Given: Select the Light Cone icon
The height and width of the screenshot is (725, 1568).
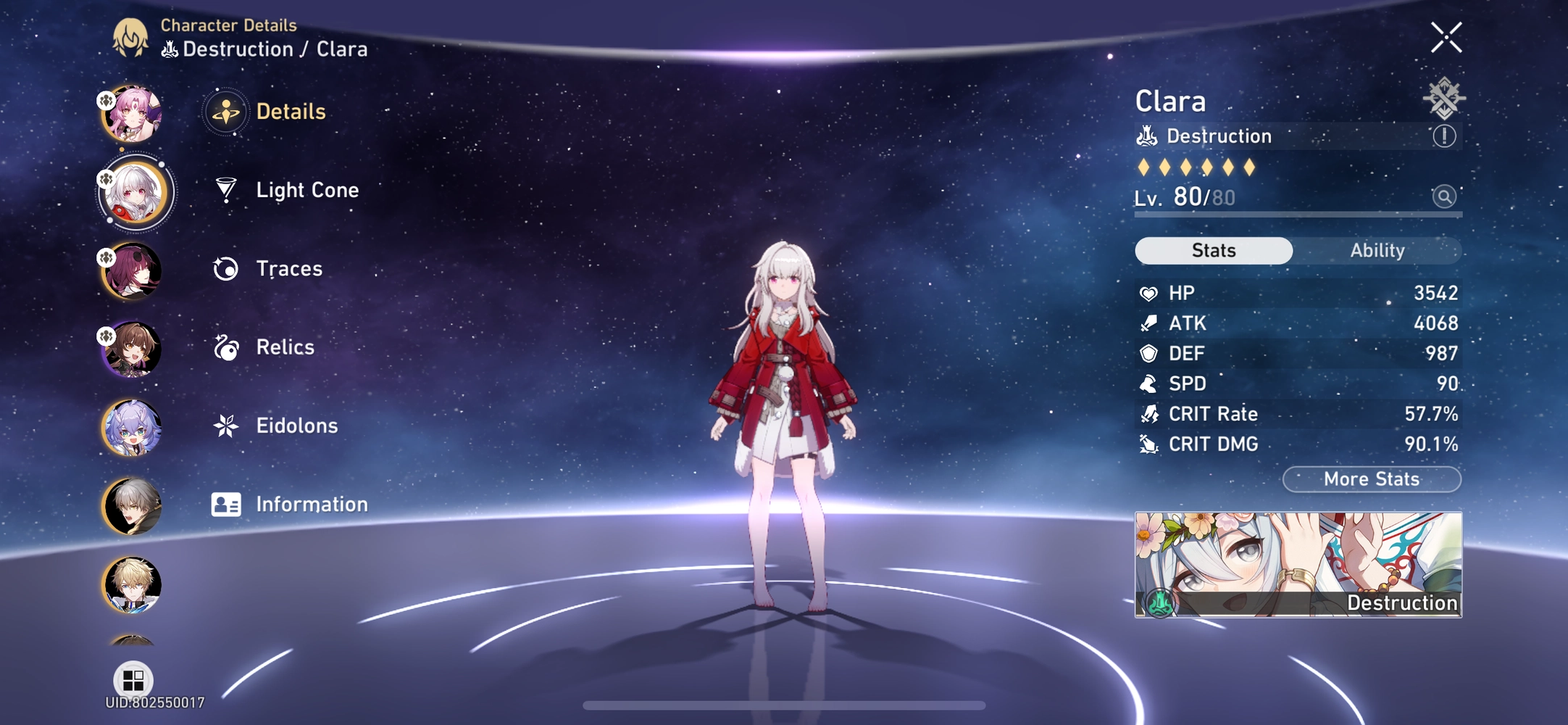Looking at the screenshot, I should coord(225,190).
